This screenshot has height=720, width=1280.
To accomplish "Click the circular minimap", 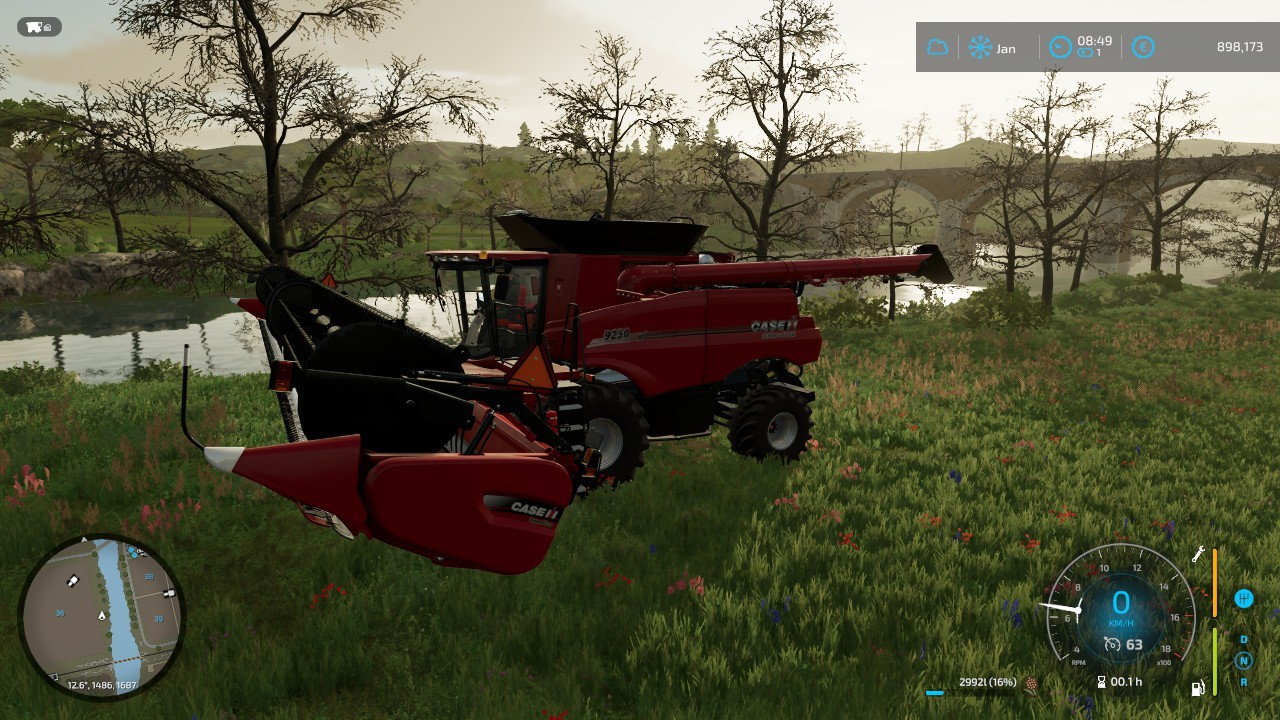I will 101,617.
